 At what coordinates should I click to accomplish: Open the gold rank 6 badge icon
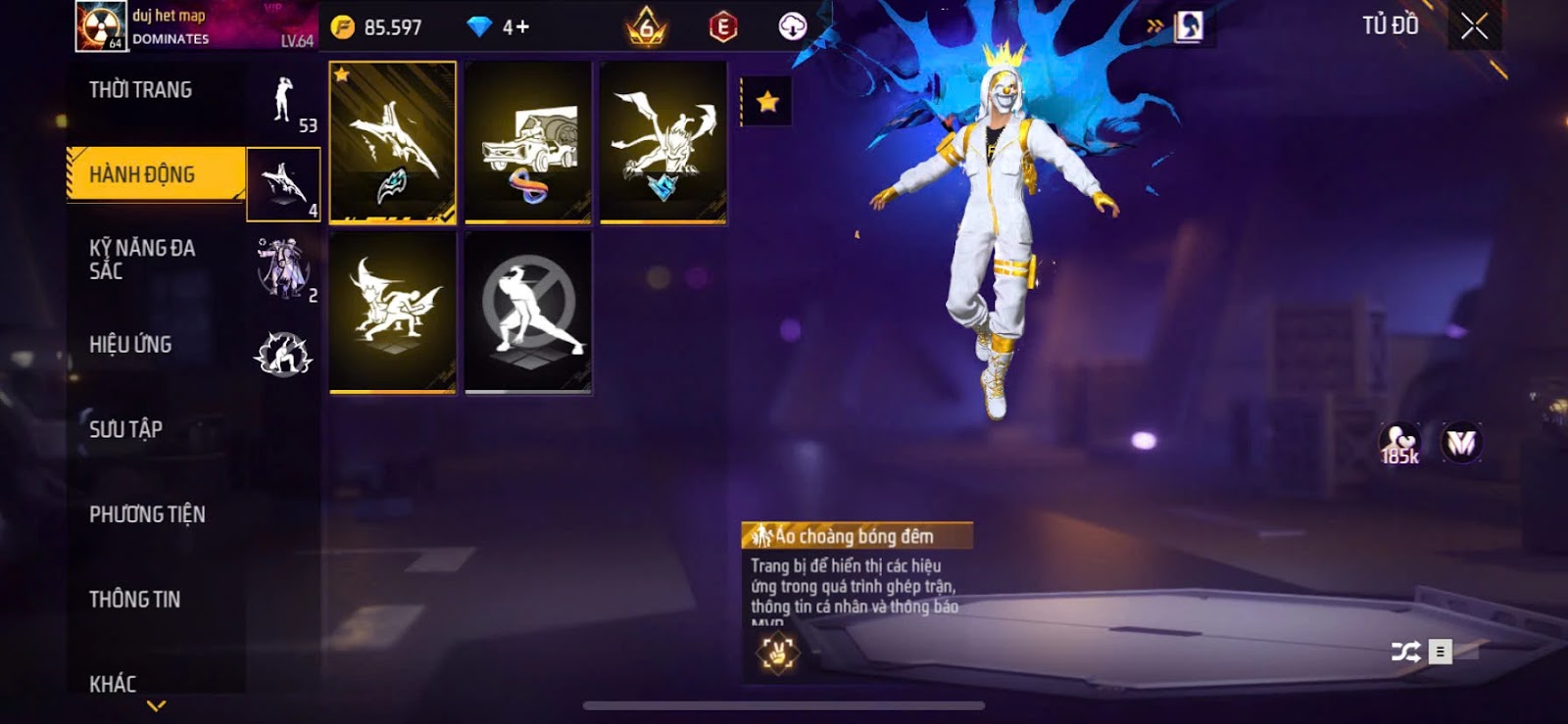[x=647, y=27]
